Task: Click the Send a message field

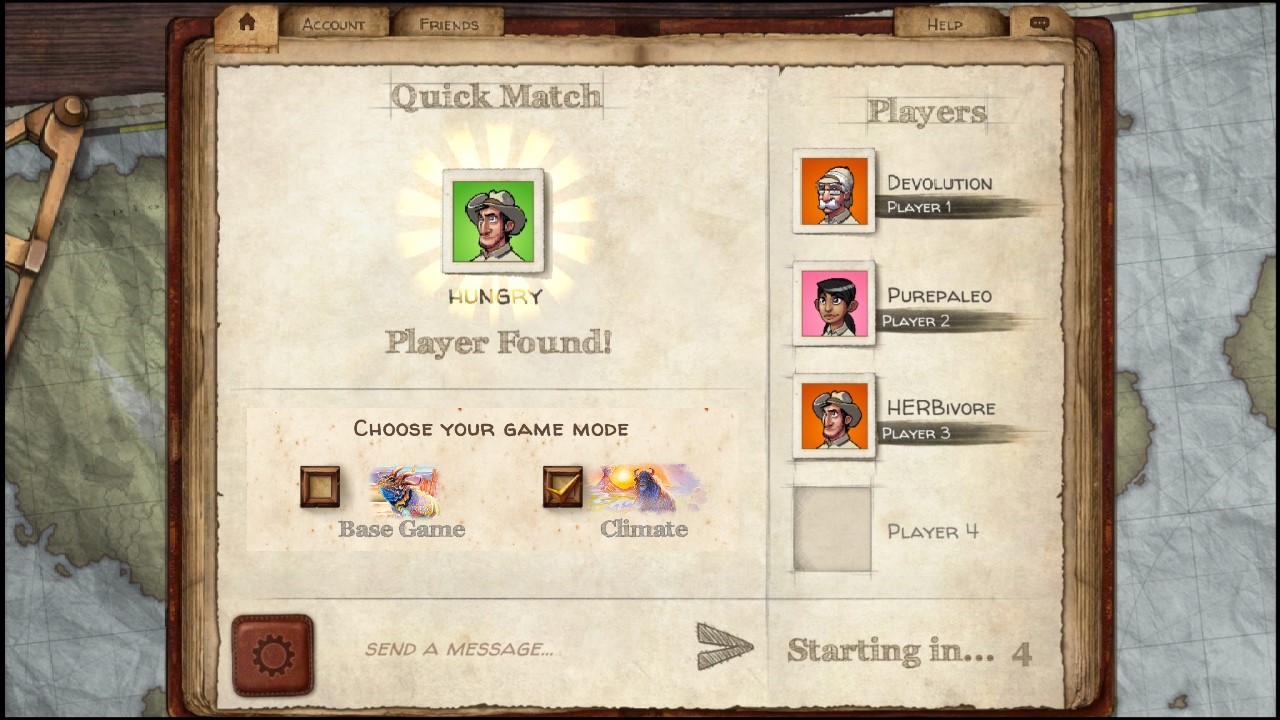Action: coord(459,648)
